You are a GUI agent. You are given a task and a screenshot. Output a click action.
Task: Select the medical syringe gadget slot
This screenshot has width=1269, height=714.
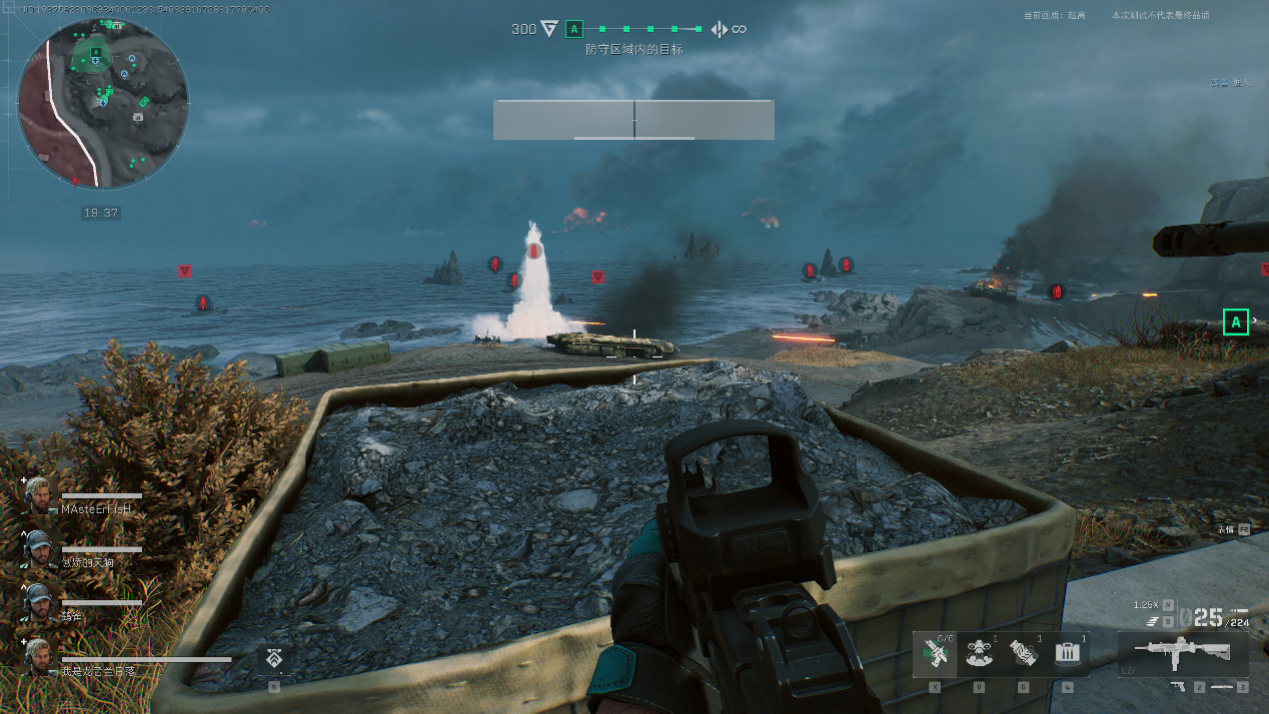coord(935,654)
